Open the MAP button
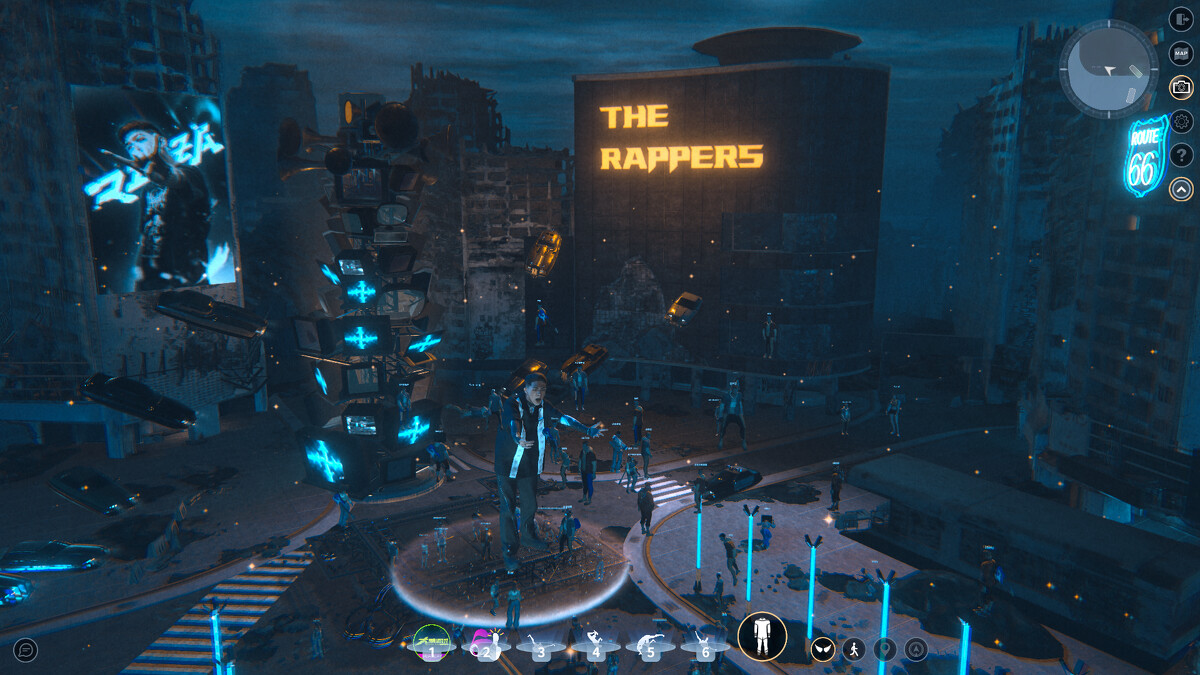Screen dimensions: 1200x675 (x=1181, y=53)
